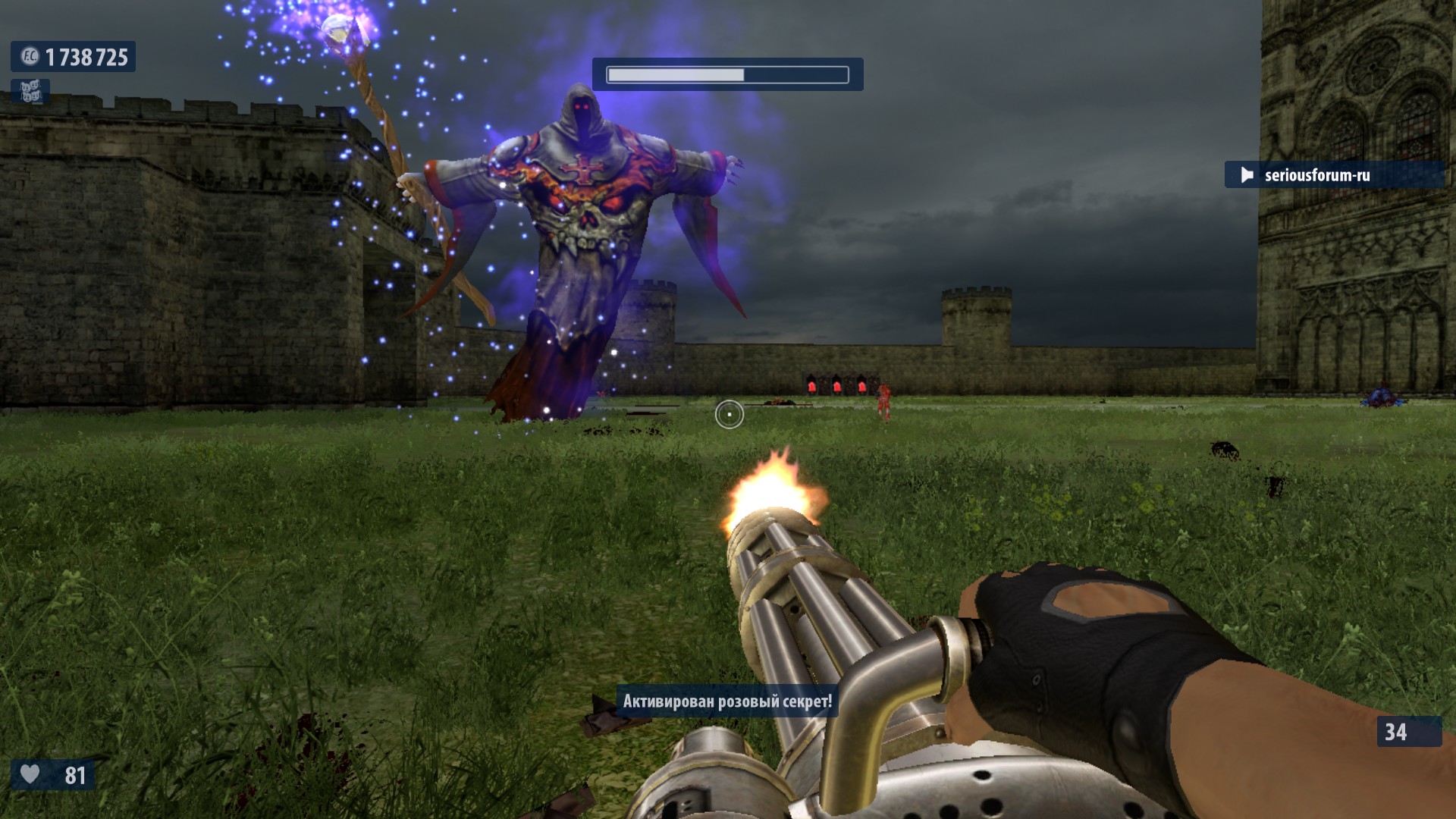Viewport: 1456px width, 819px height.
Task: Click the small masks icon under the score
Action: (30, 92)
